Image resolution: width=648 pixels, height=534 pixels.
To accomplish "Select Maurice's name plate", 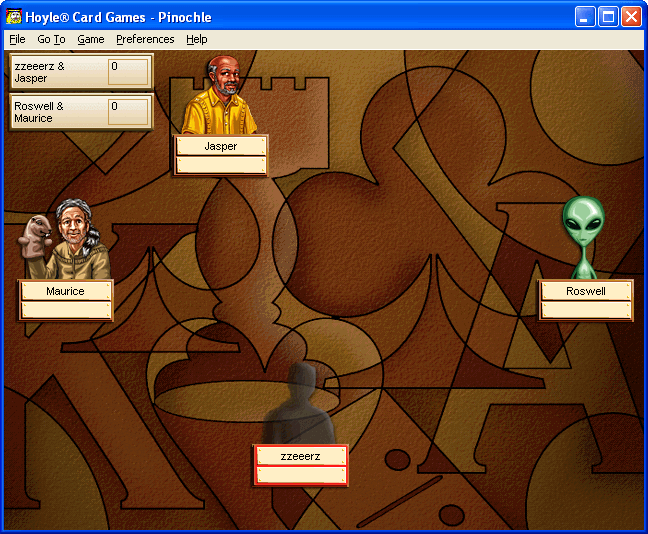I will pos(66,291).
